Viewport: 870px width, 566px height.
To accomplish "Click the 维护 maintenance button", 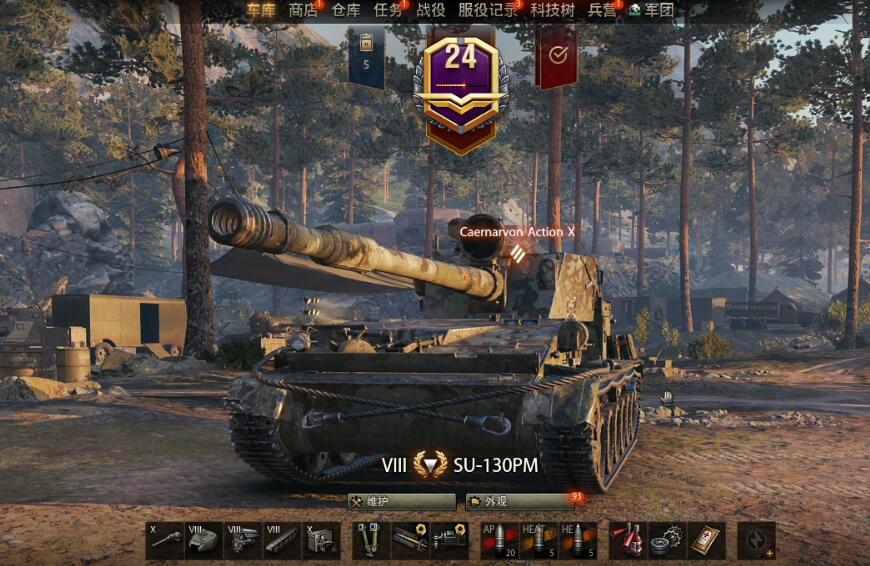I will point(401,501).
